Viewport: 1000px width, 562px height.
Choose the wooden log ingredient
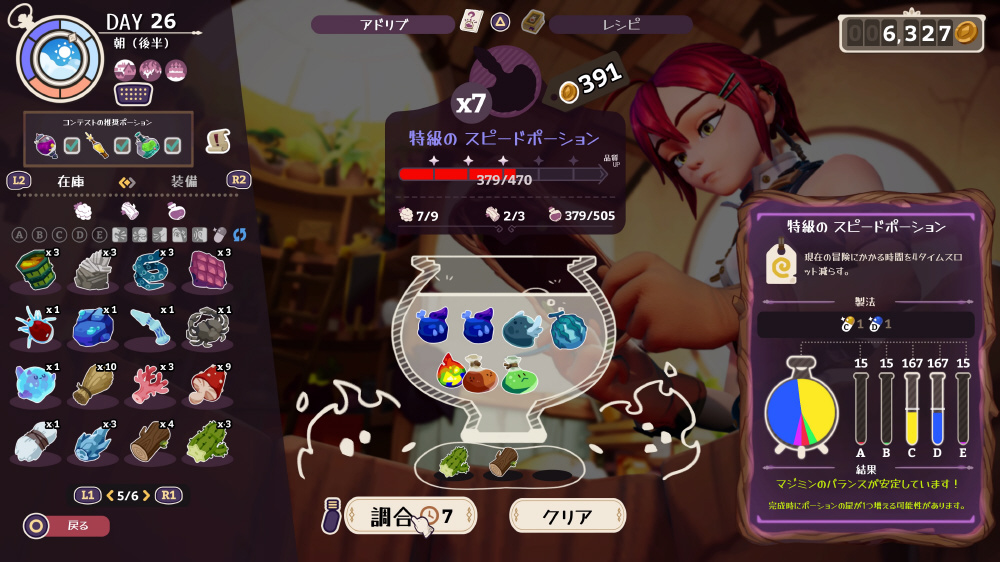pyautogui.click(x=150, y=441)
